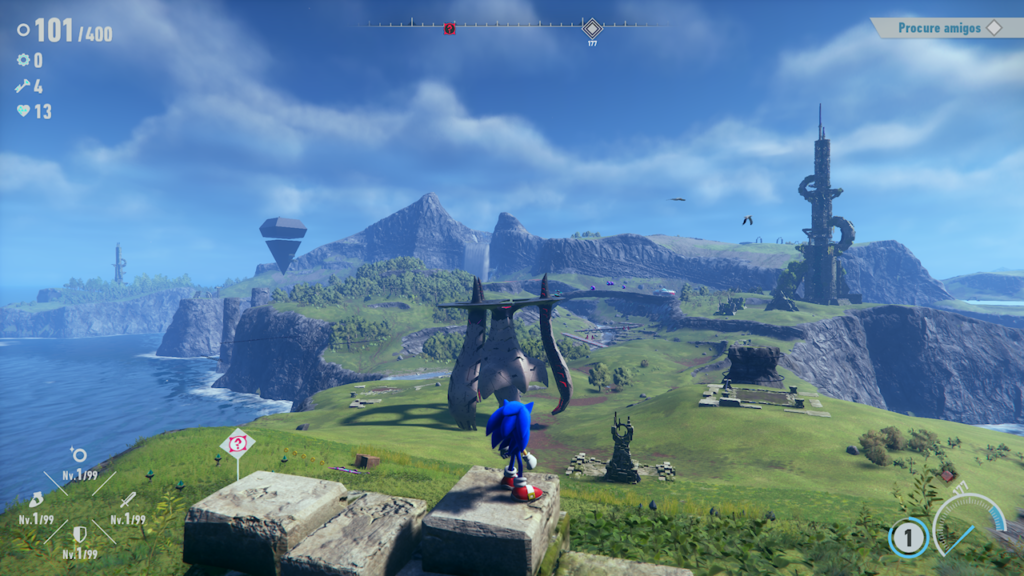Image resolution: width=1024 pixels, height=576 pixels.
Task: Click the portal gear icon
Action: (23, 60)
